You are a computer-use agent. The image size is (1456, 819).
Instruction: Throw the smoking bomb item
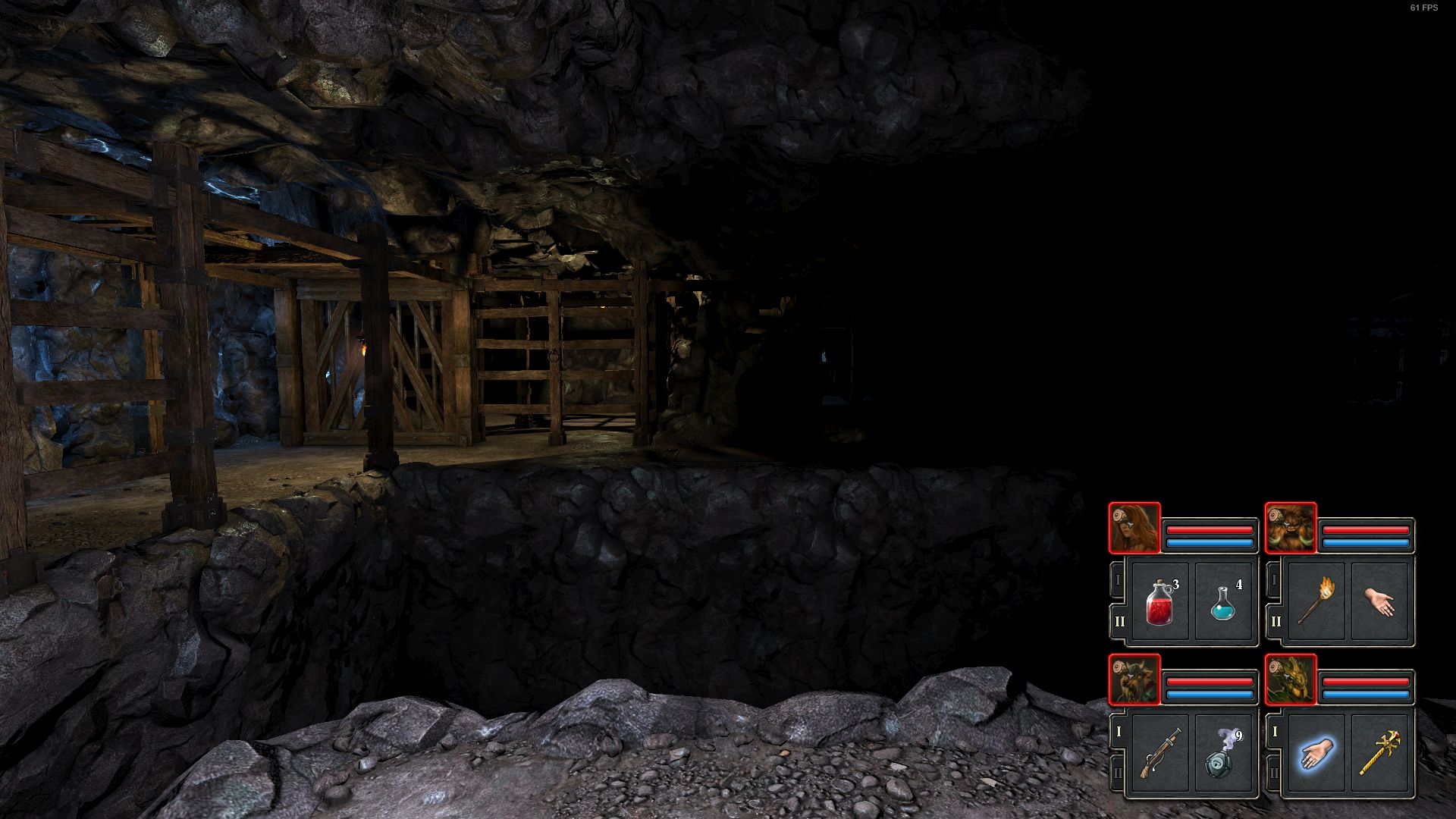point(1223,753)
